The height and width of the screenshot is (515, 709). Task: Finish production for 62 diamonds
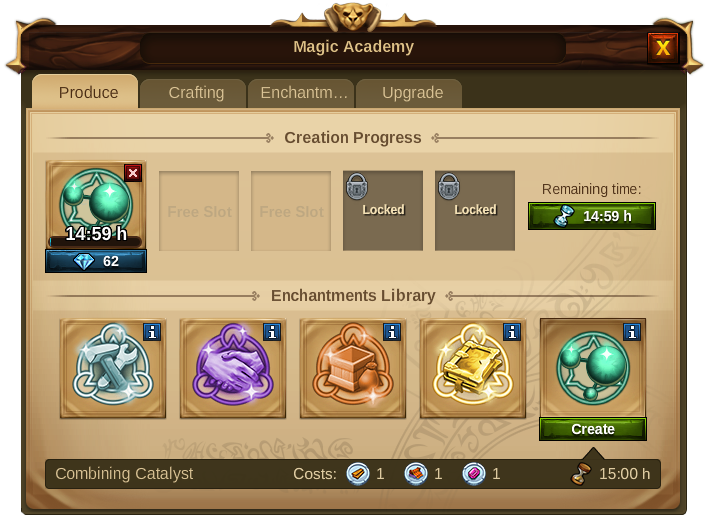[x=96, y=261]
